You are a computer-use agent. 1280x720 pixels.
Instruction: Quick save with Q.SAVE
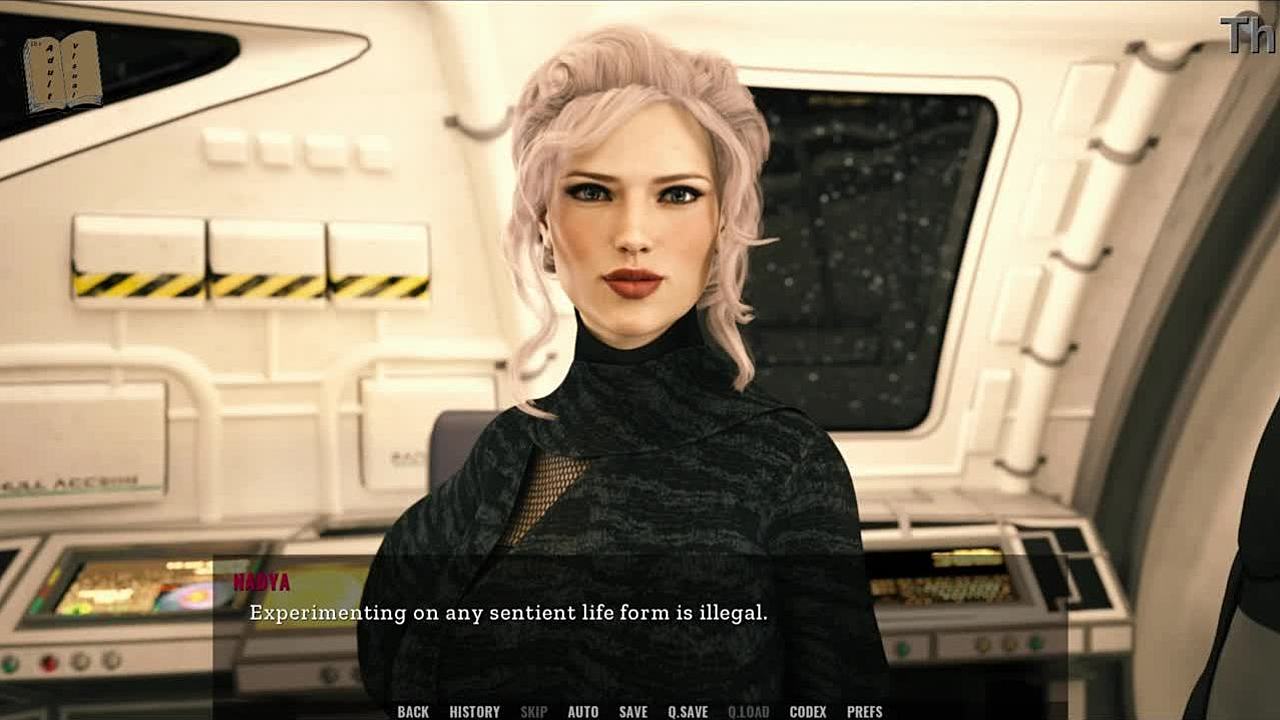(x=688, y=712)
